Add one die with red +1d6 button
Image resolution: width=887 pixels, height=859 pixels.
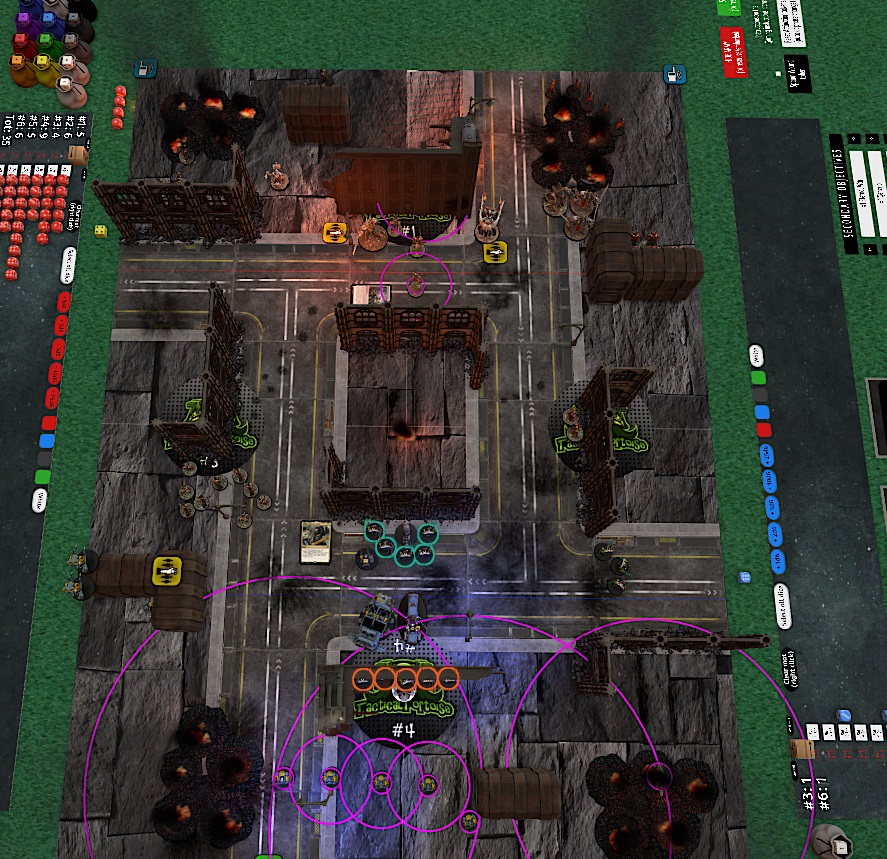click(64, 300)
